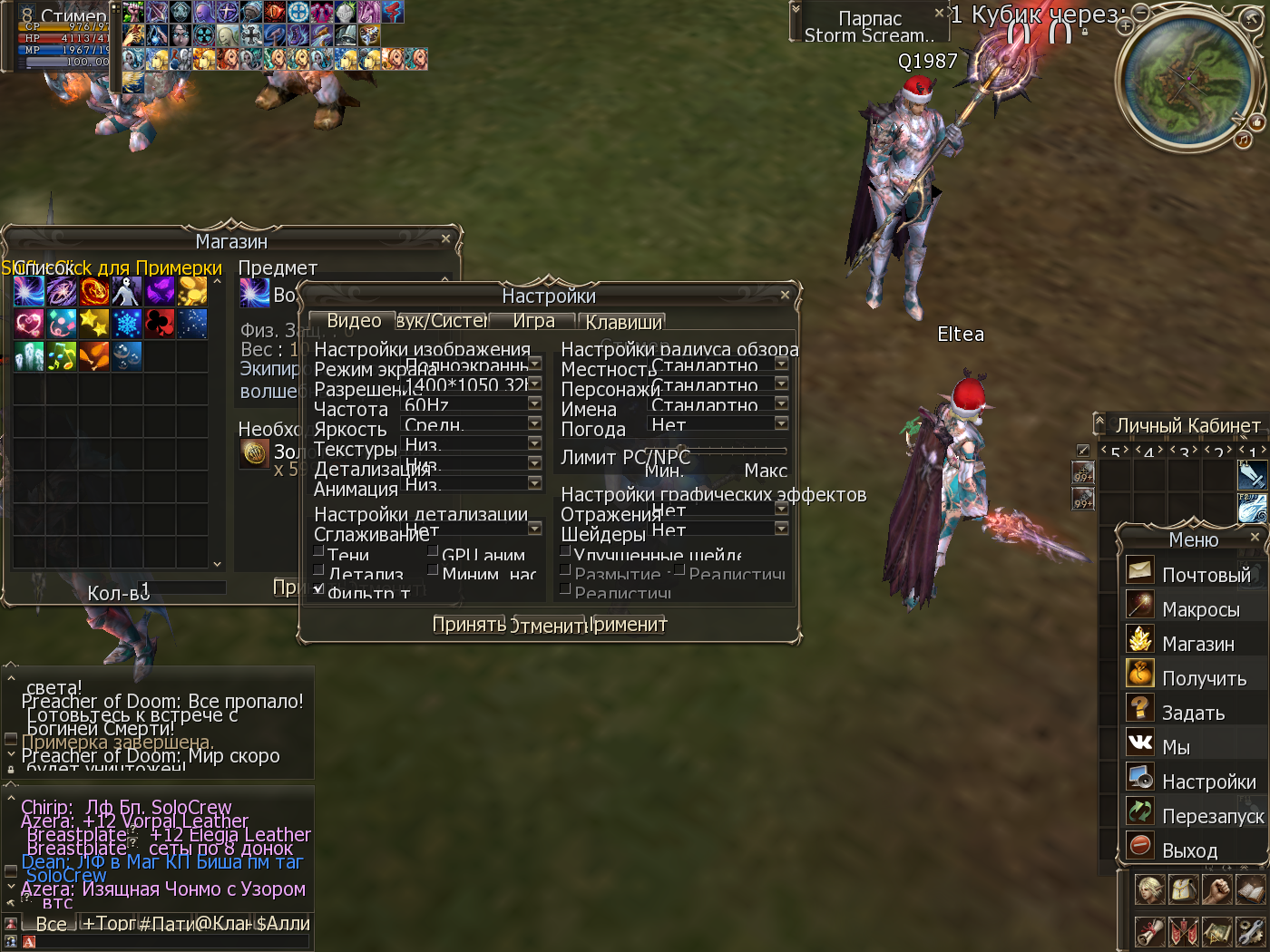
Task: Open the Разрешение dropdown showing 1400*1050
Action: pyautogui.click(x=534, y=384)
